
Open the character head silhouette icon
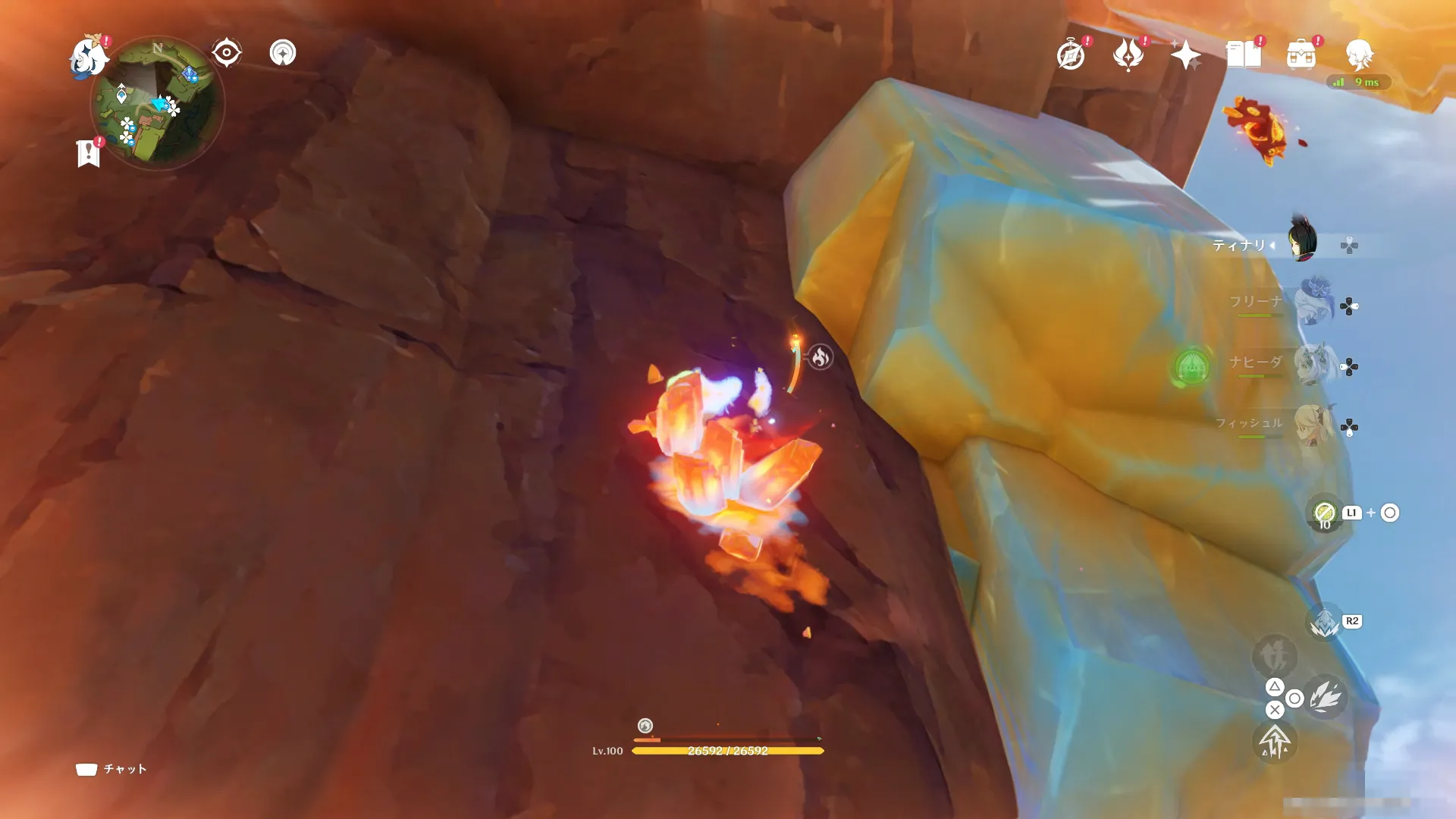[1359, 55]
